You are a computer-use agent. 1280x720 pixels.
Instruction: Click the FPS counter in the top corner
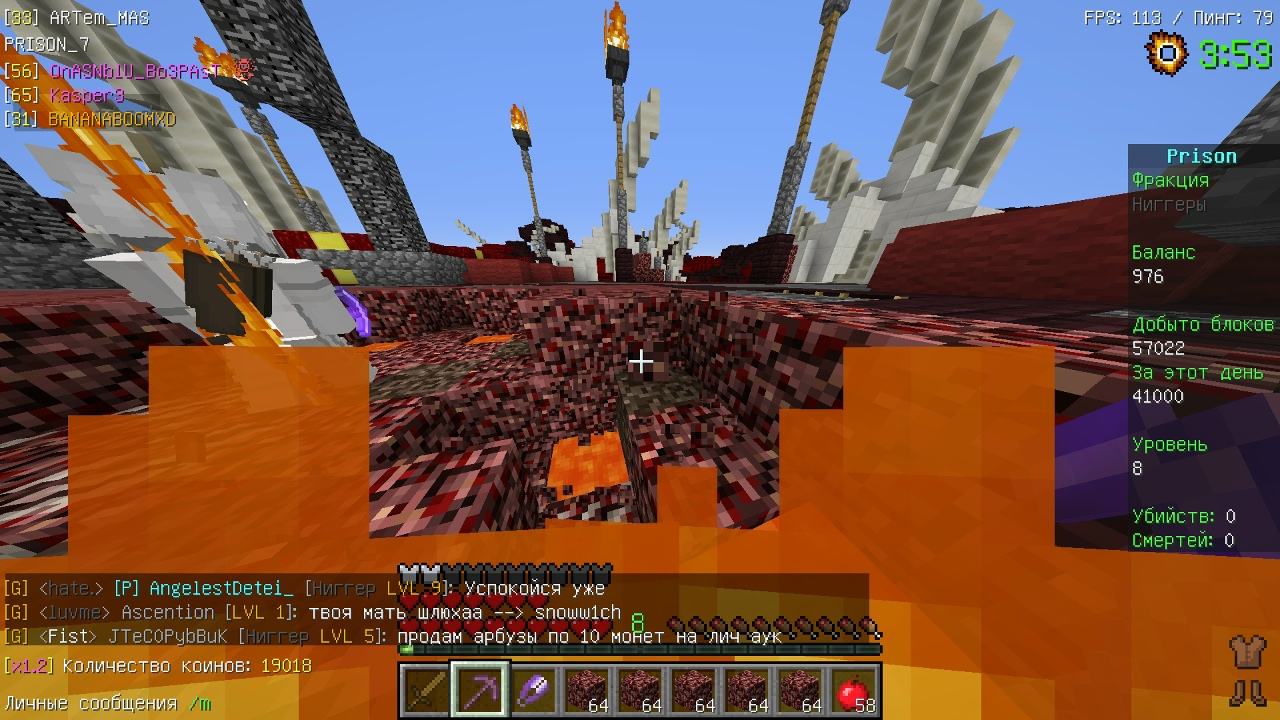1113,16
